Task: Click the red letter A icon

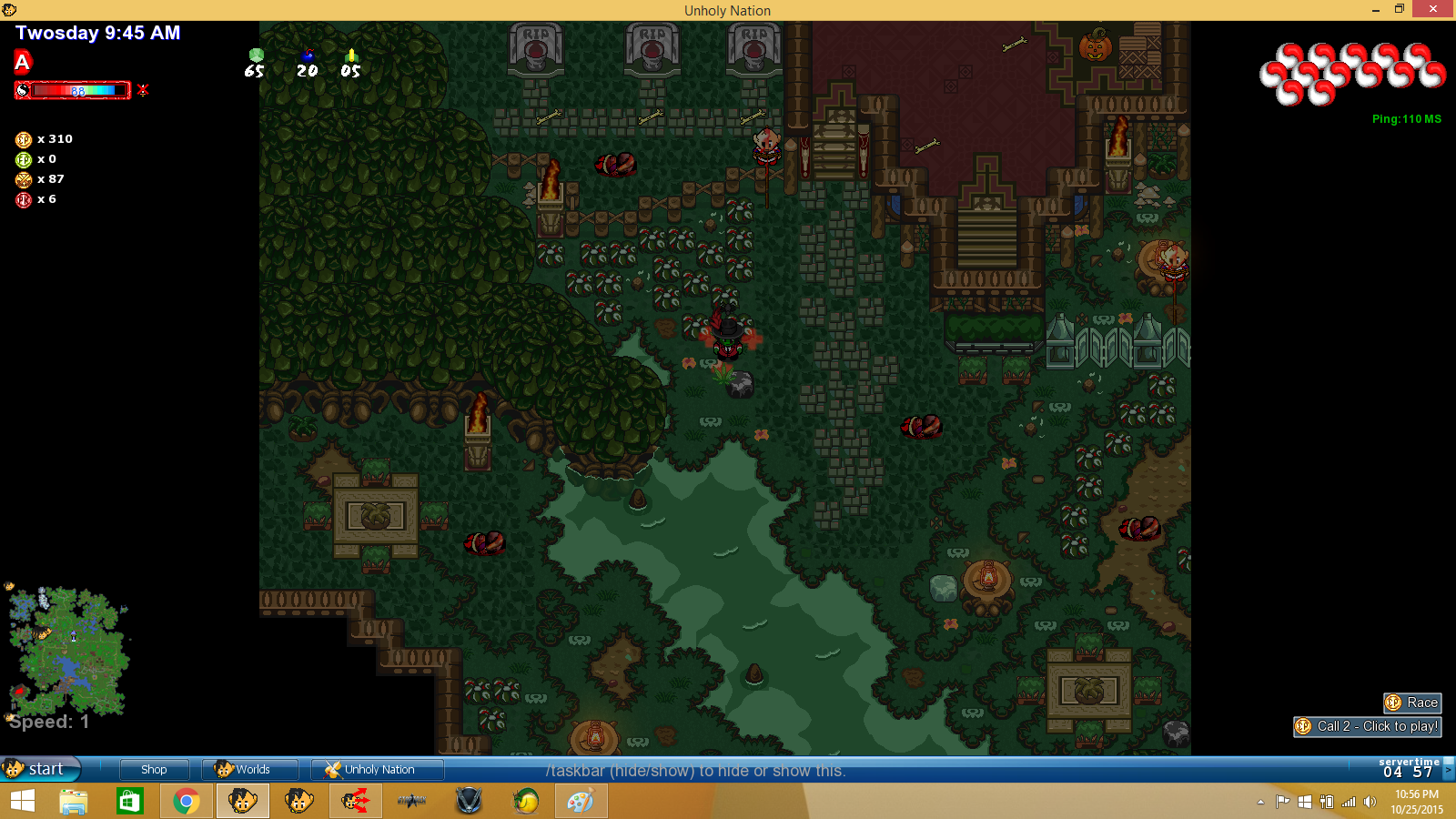Action: coord(23,62)
